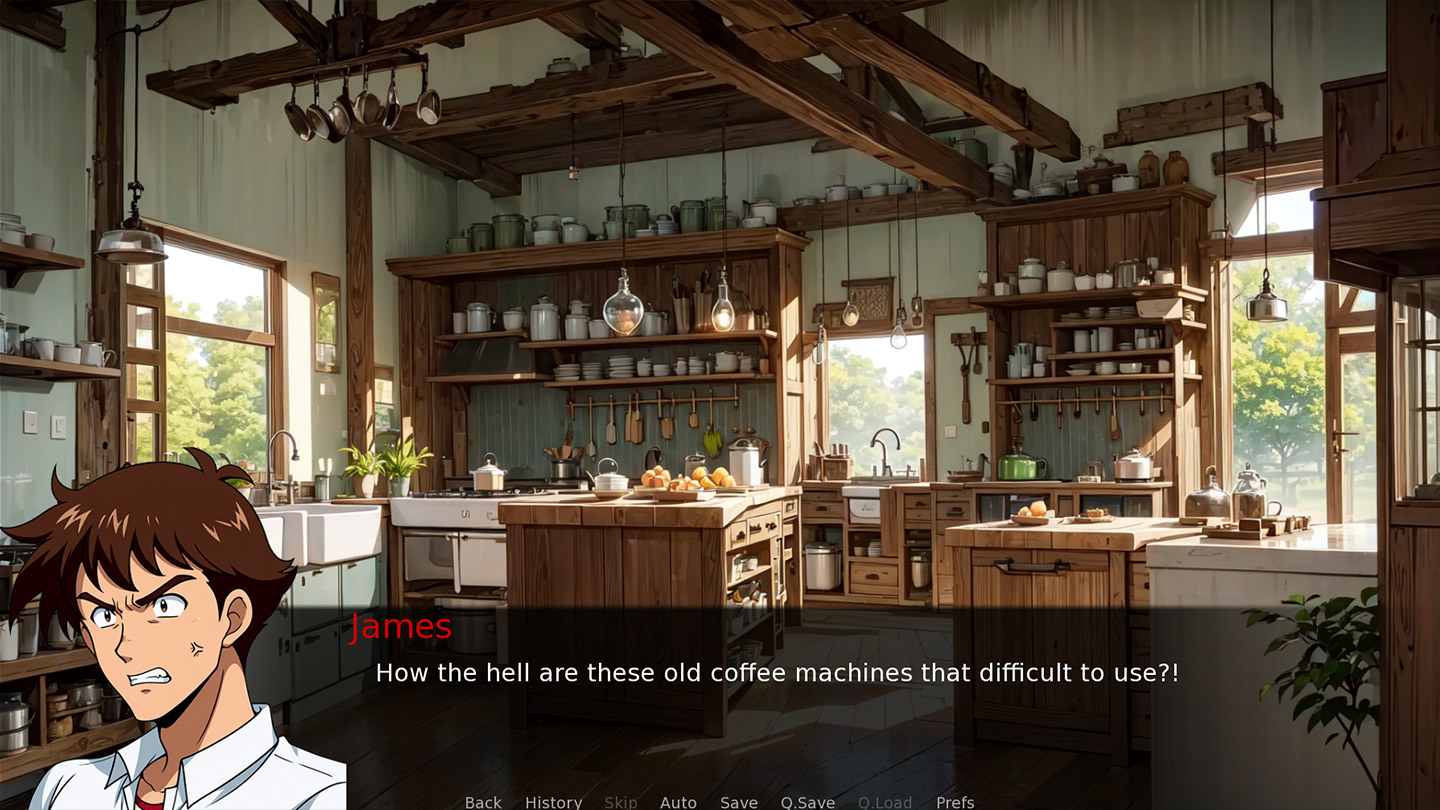Go back one dialogue line
The height and width of the screenshot is (810, 1440).
[483, 802]
